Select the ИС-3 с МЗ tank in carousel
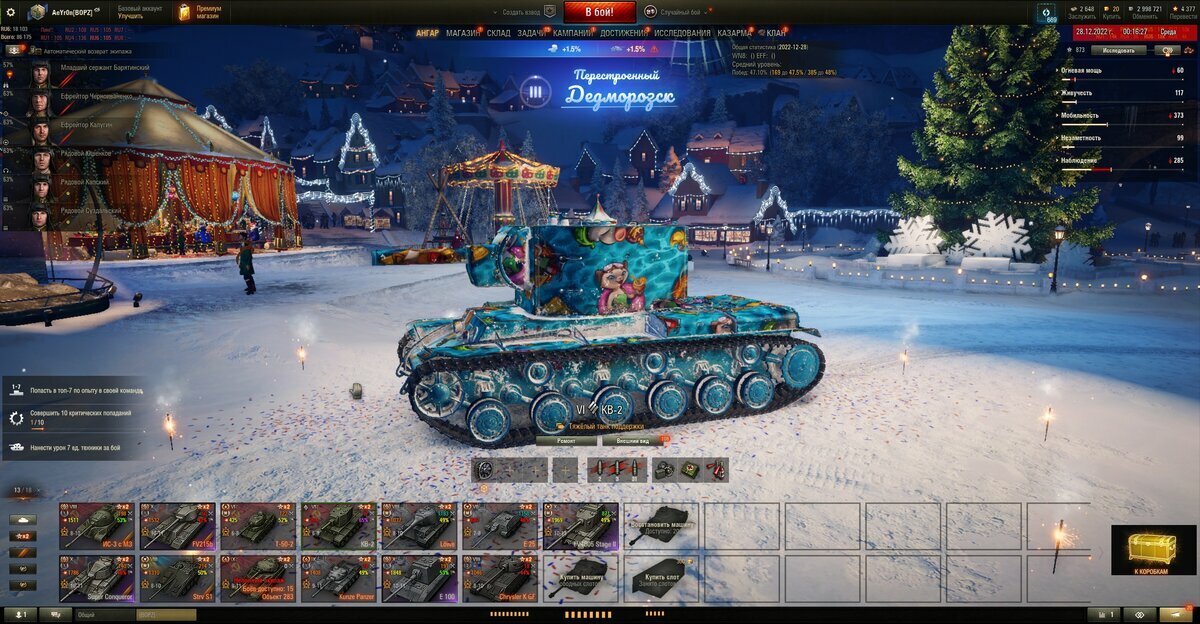 (x=98, y=525)
